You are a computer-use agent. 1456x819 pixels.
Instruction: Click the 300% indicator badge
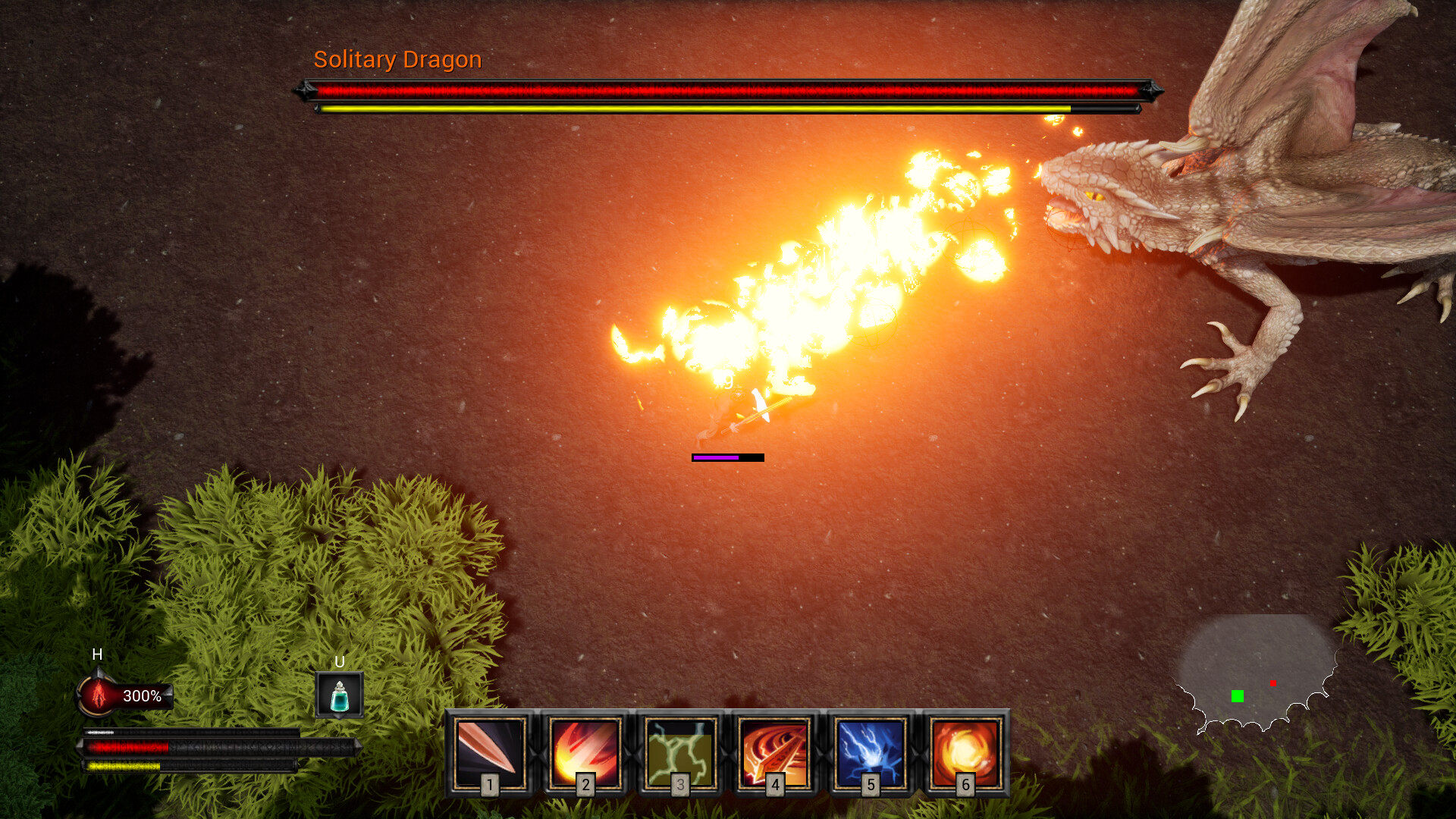click(x=142, y=695)
